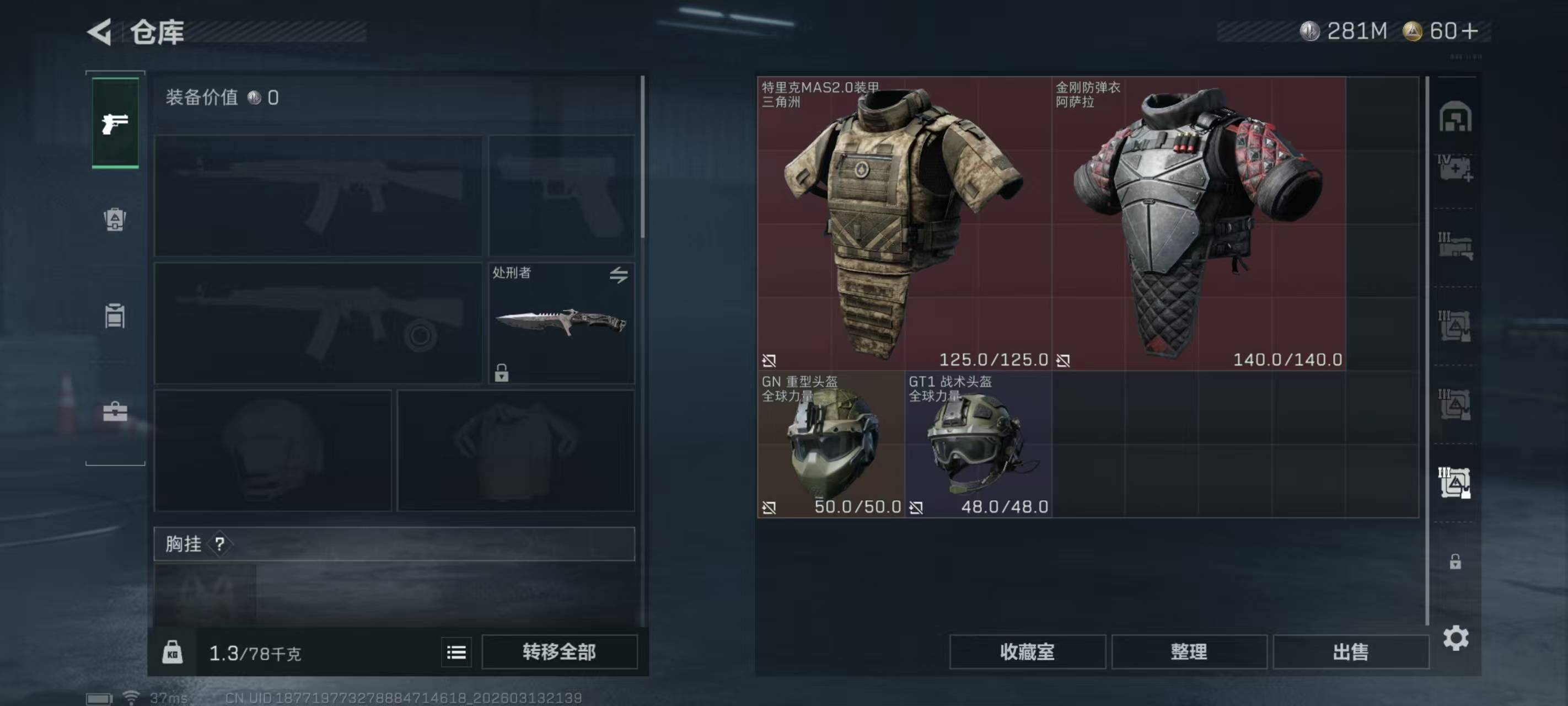Open the equipment list view
1568x706 pixels.
point(457,652)
